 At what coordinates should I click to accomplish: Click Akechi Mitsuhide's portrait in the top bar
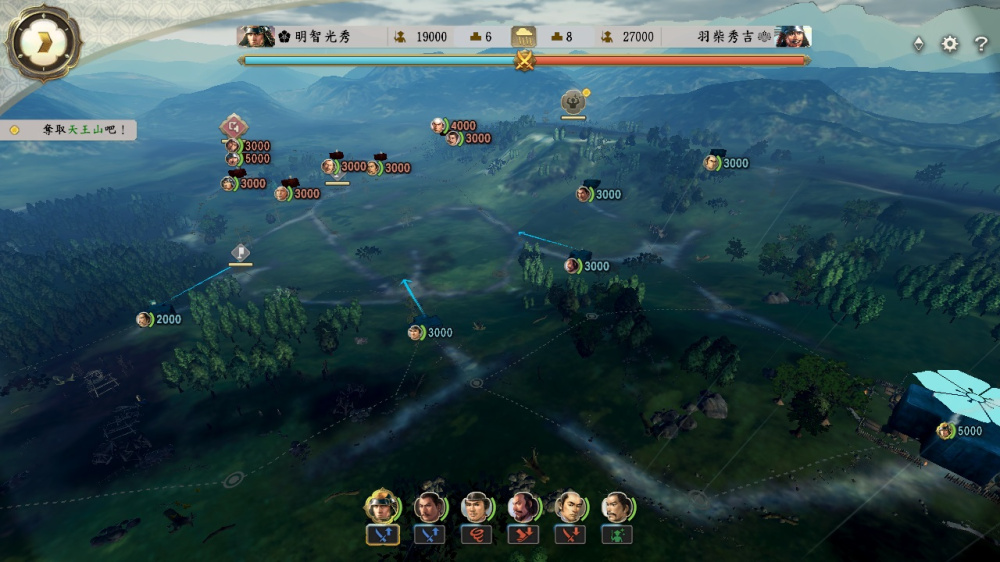(256, 37)
